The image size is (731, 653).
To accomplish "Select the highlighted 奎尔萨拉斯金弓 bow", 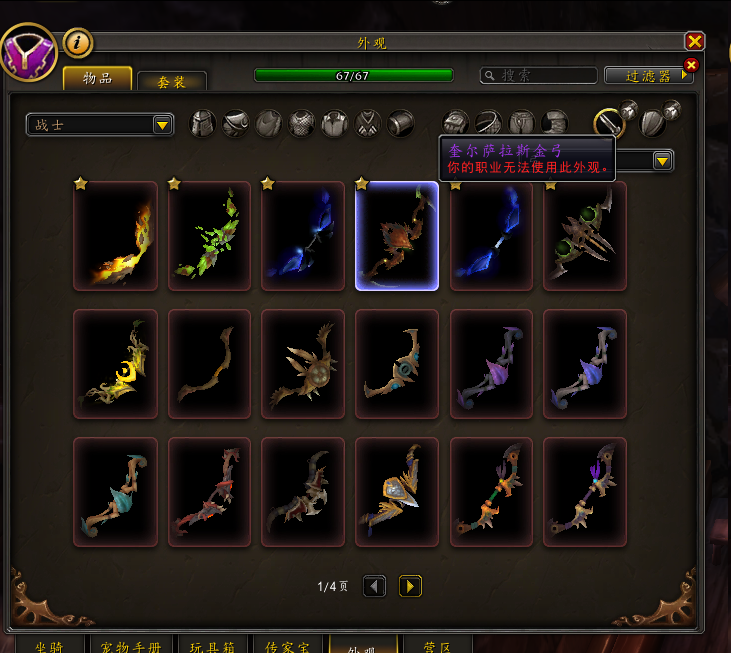I will (x=397, y=236).
